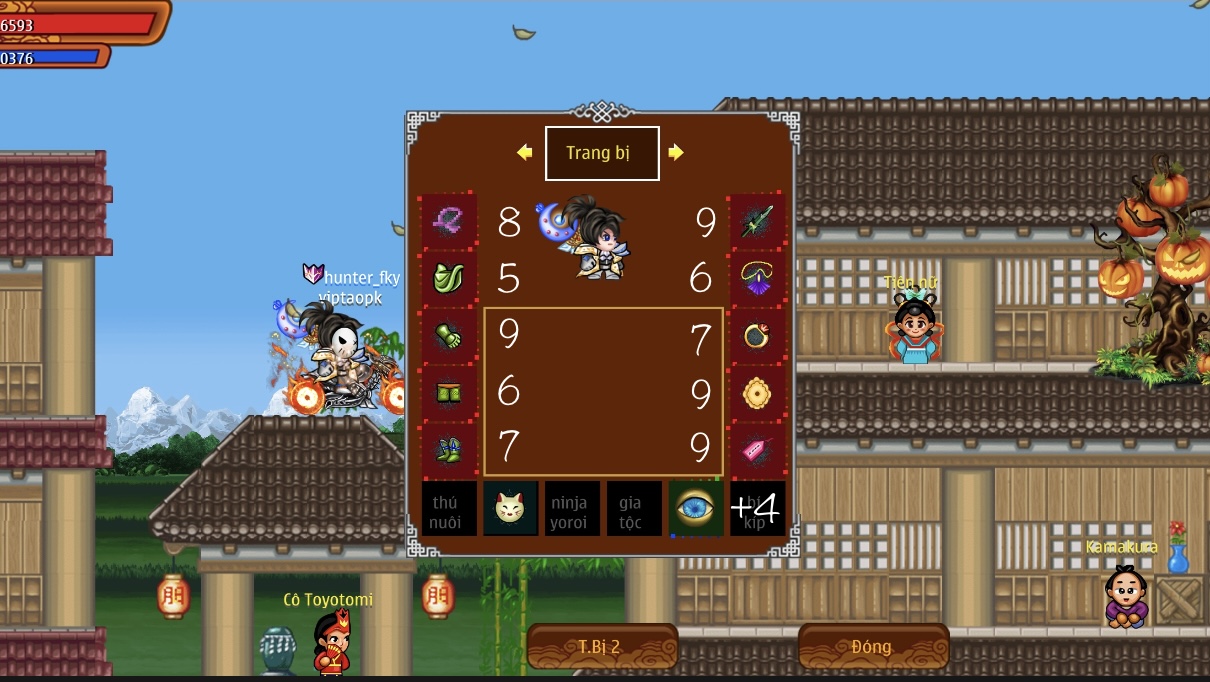The height and width of the screenshot is (682, 1210).
Task: Select the purple necklace slot
Action: [x=757, y=279]
